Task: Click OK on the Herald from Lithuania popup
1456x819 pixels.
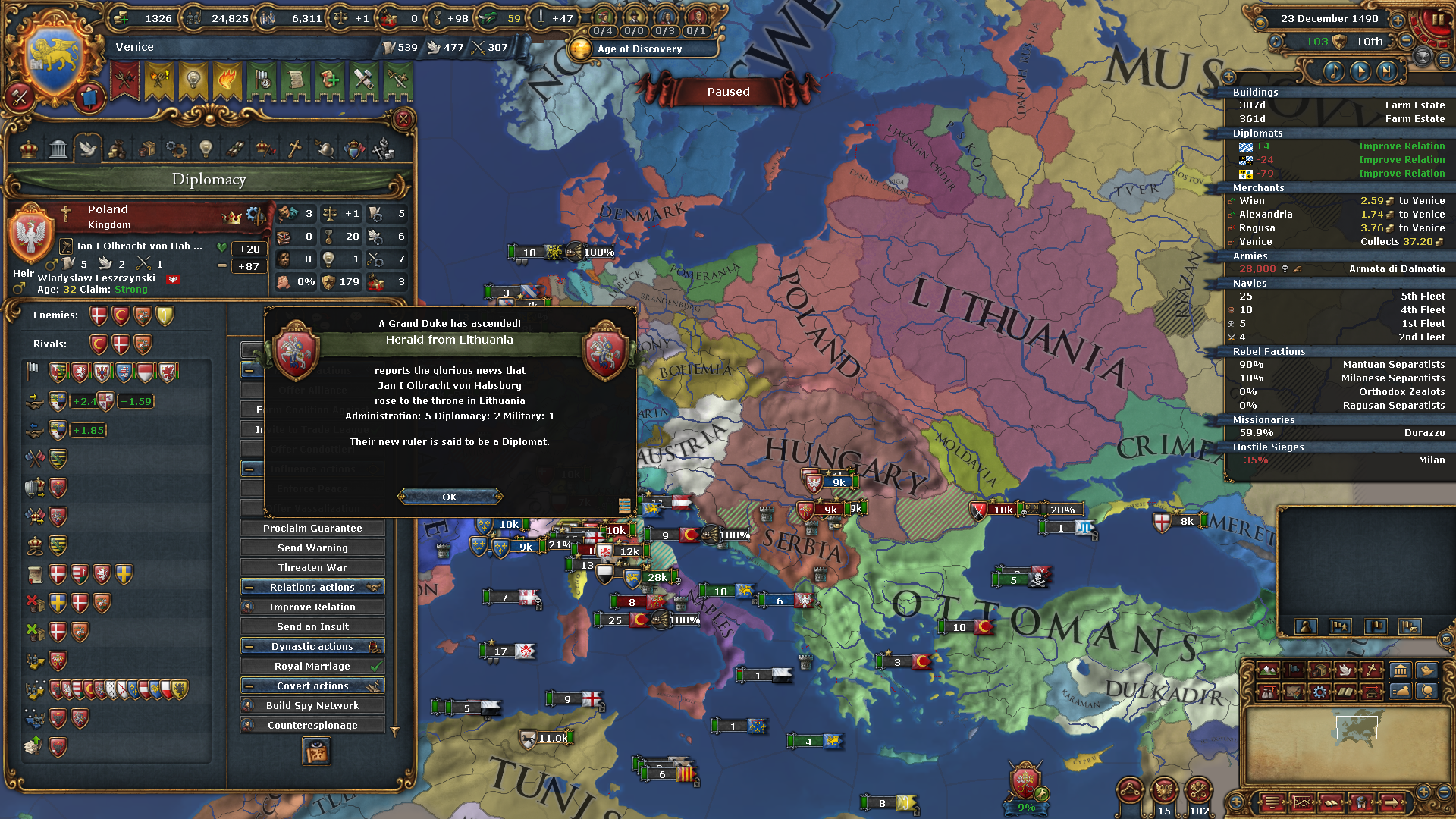Action: click(449, 497)
